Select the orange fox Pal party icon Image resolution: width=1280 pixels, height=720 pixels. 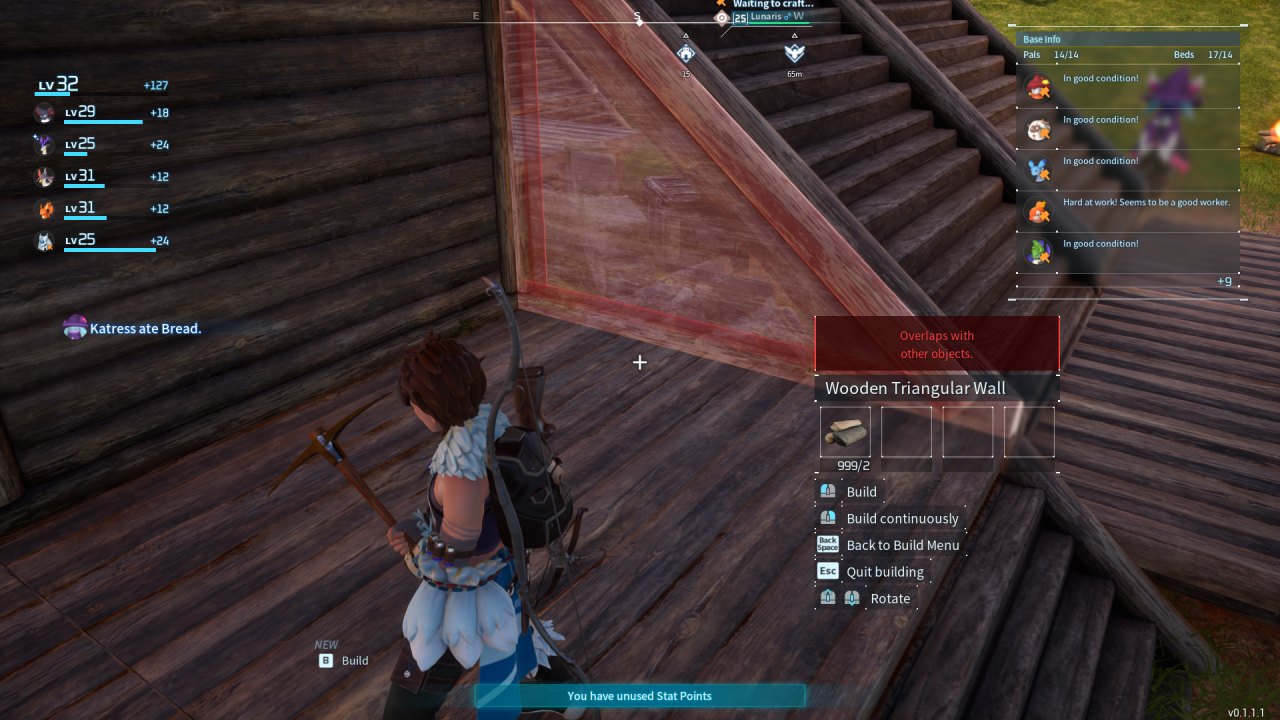44,208
